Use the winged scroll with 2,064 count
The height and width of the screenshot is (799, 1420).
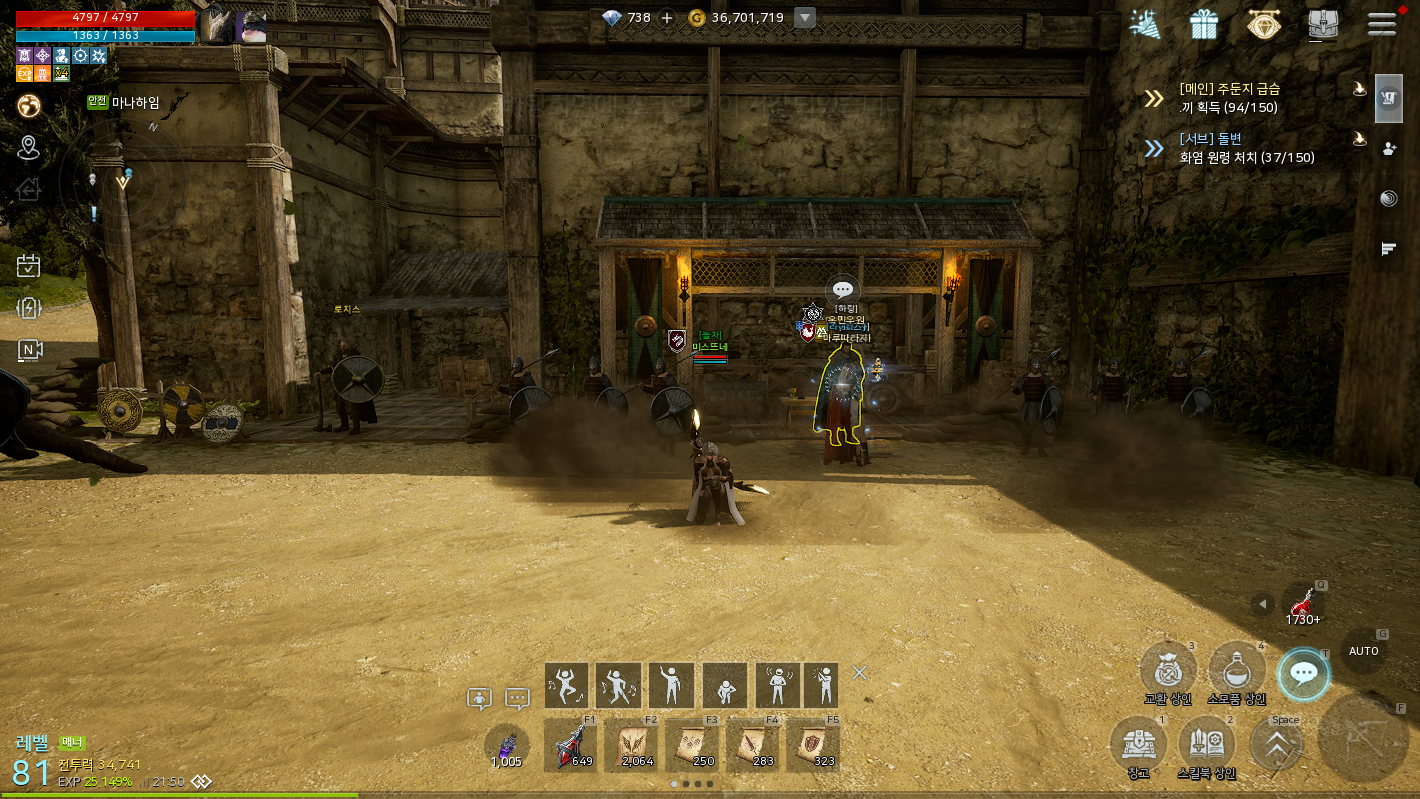point(632,746)
